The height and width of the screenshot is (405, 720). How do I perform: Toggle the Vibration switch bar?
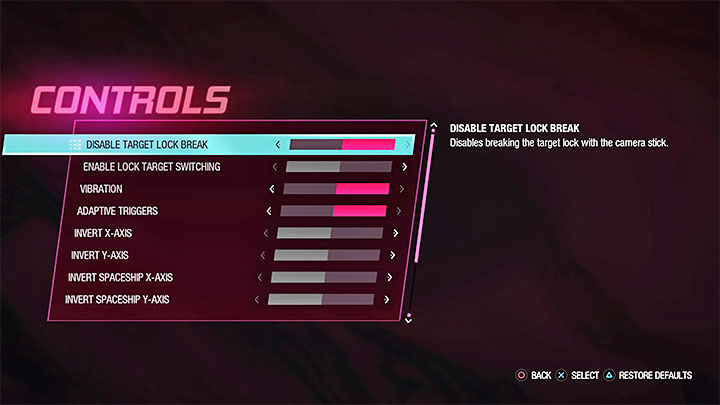(336, 189)
